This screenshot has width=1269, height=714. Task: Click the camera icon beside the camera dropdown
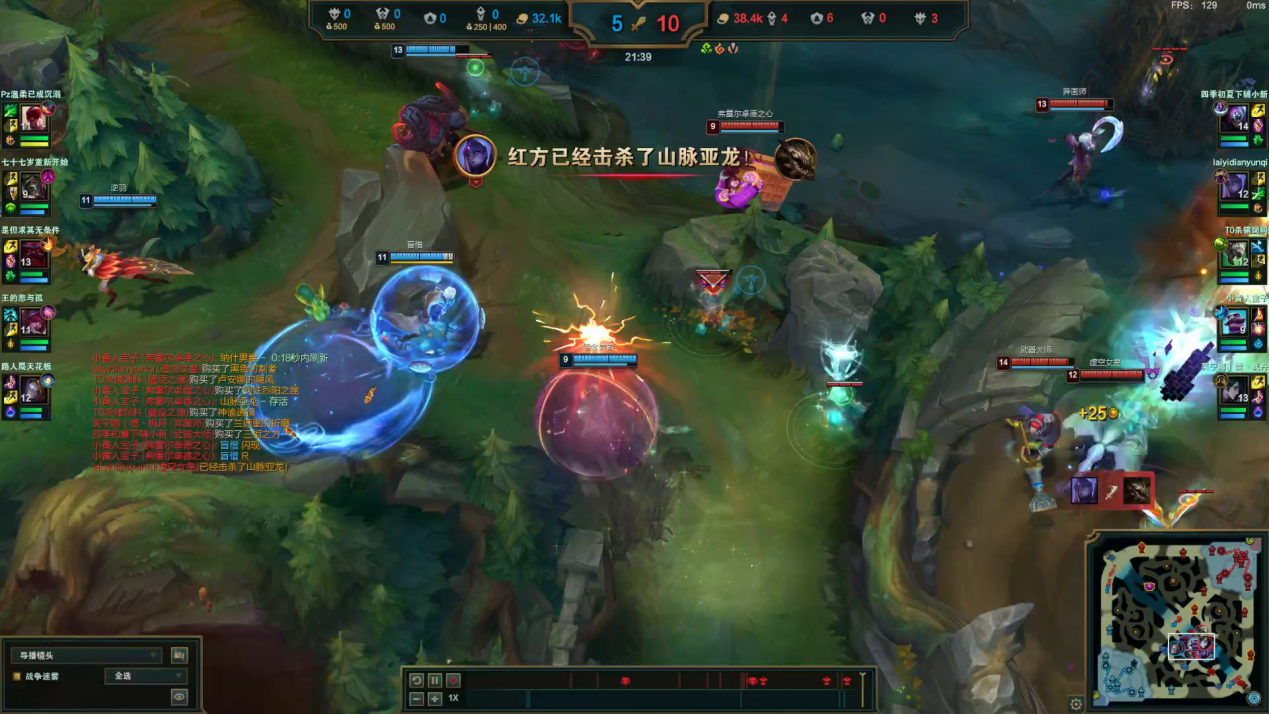tap(179, 655)
